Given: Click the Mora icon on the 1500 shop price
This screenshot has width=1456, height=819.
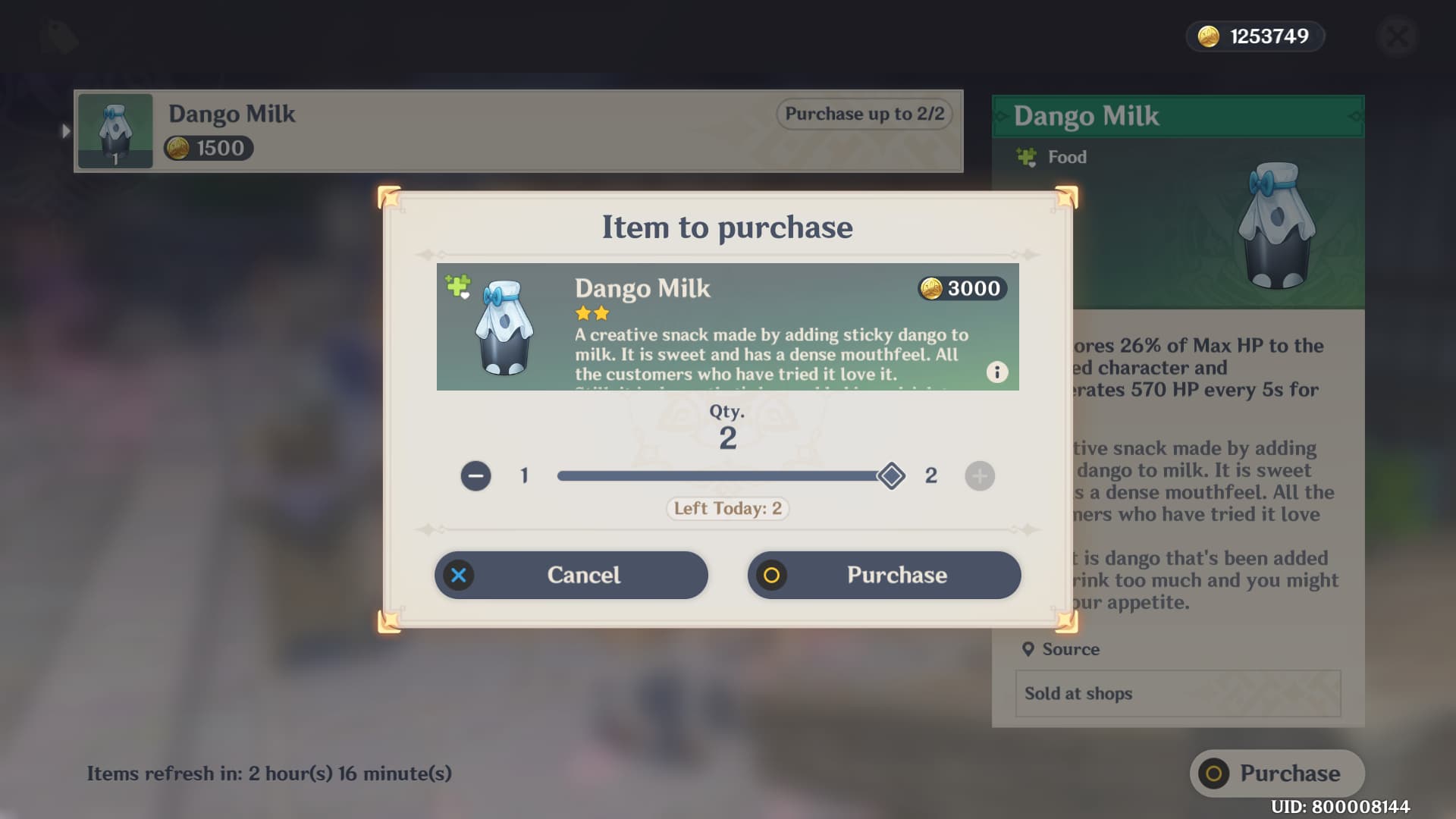Looking at the screenshot, I should (x=180, y=148).
